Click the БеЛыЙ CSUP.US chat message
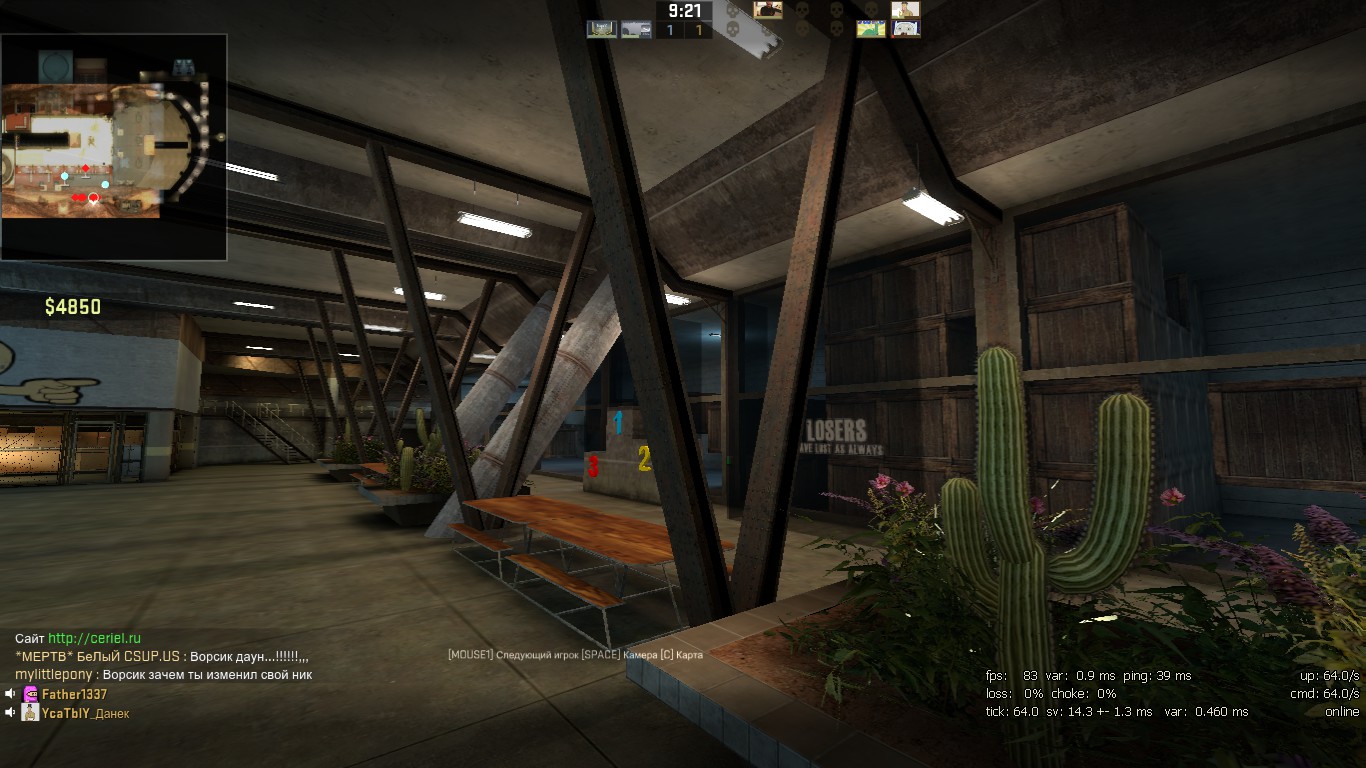Image resolution: width=1366 pixels, height=768 pixels. pos(162,656)
